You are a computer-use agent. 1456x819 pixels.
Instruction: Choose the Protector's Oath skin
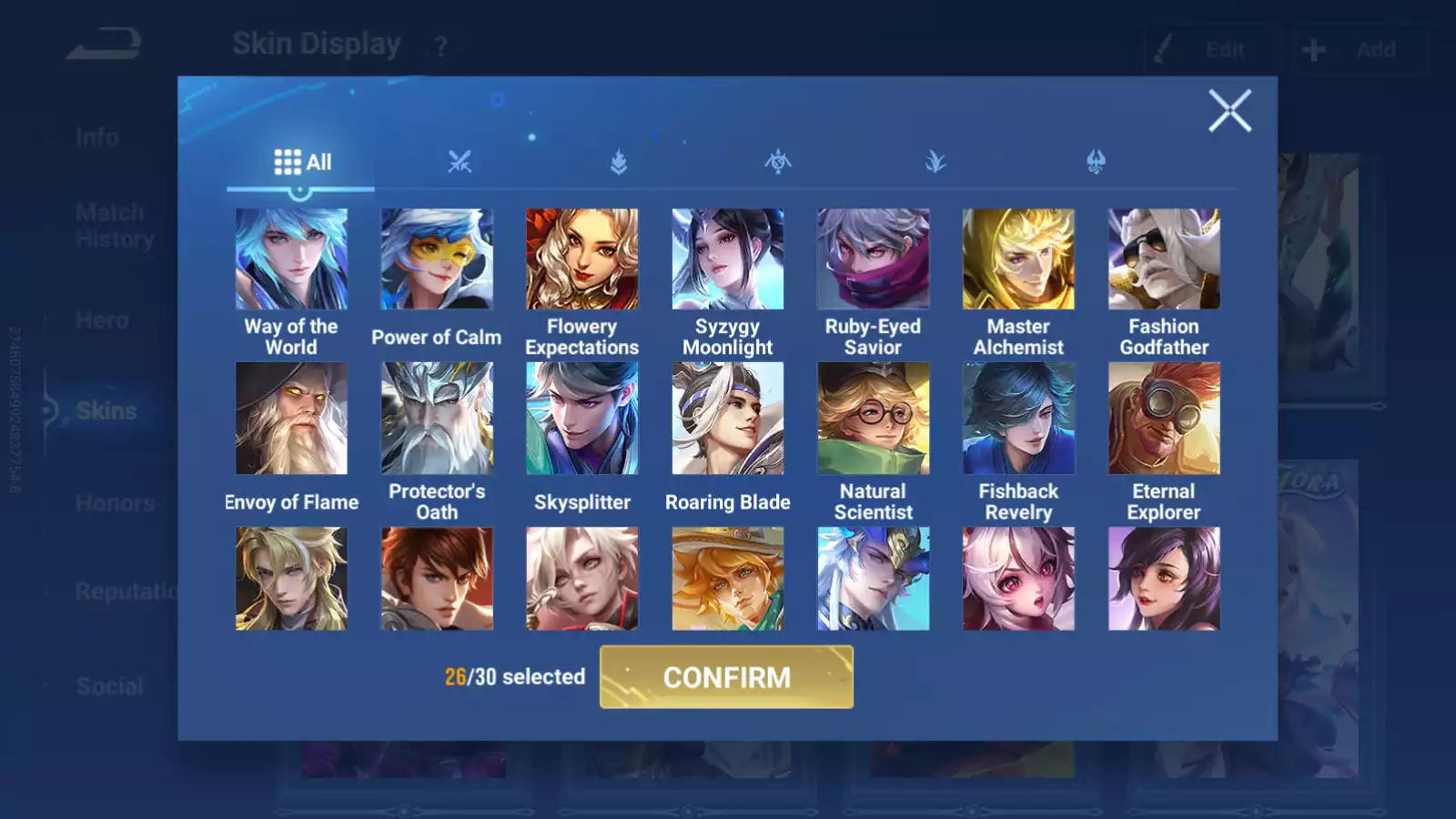(x=437, y=419)
